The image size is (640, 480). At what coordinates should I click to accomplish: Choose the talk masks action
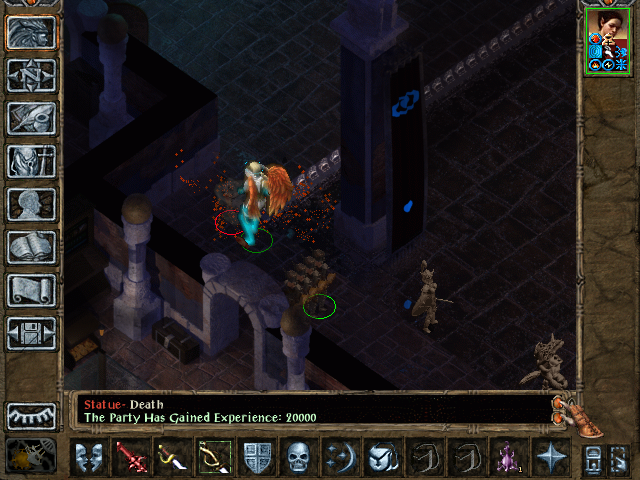click(89, 458)
